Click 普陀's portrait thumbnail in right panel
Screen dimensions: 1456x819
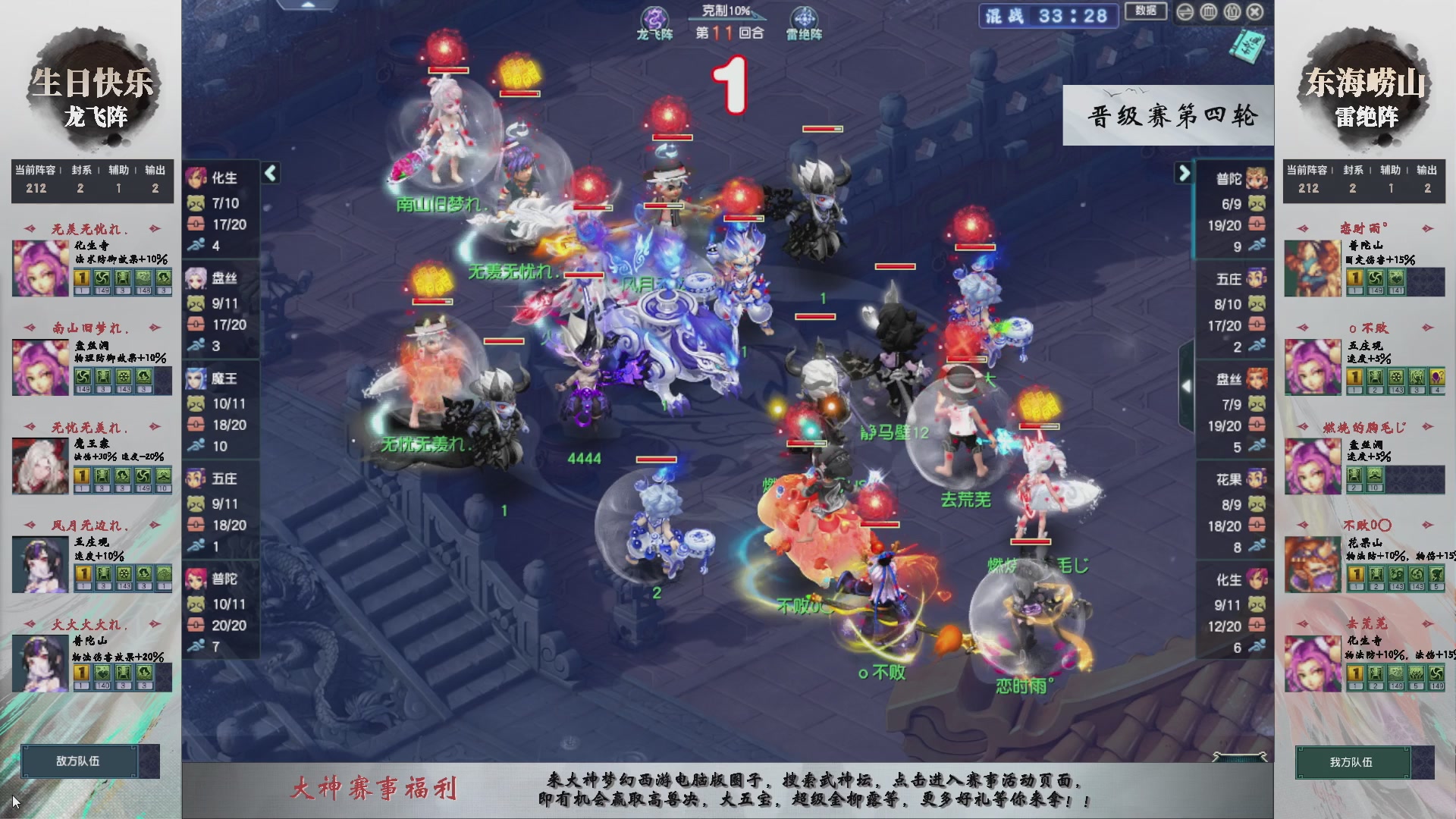coord(1257,178)
